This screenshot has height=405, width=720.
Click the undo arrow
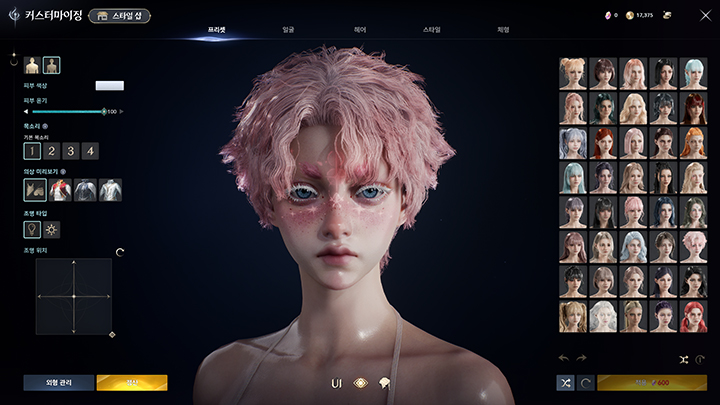tap(564, 358)
